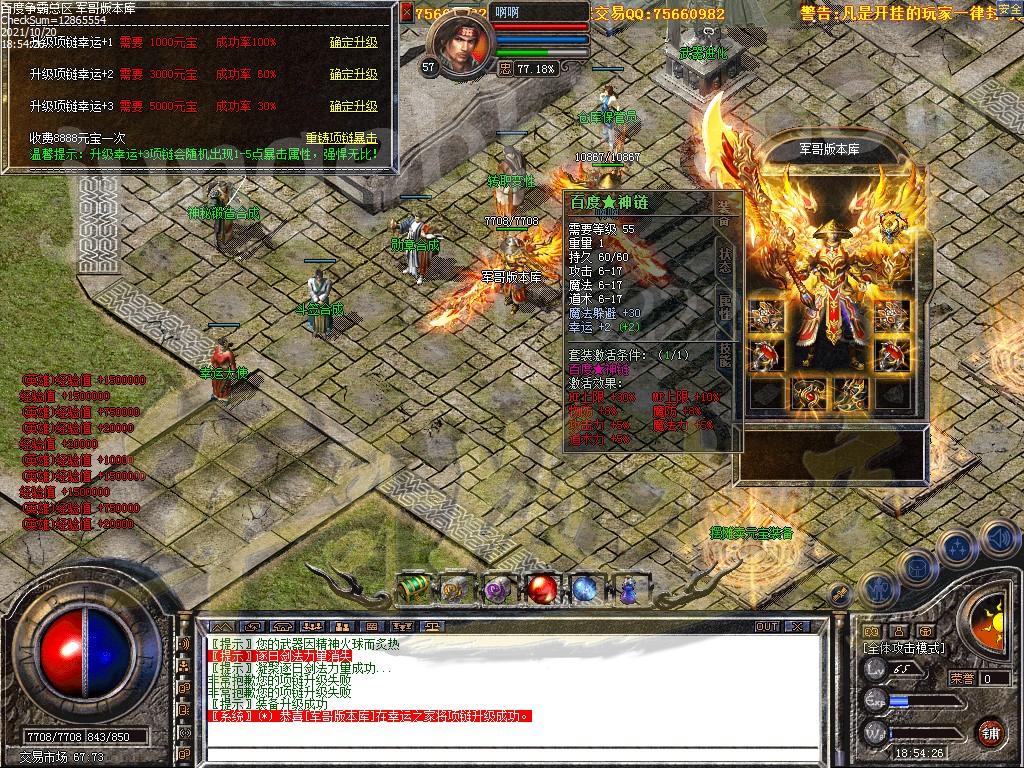Use the red orb hotbar item

[x=542, y=589]
